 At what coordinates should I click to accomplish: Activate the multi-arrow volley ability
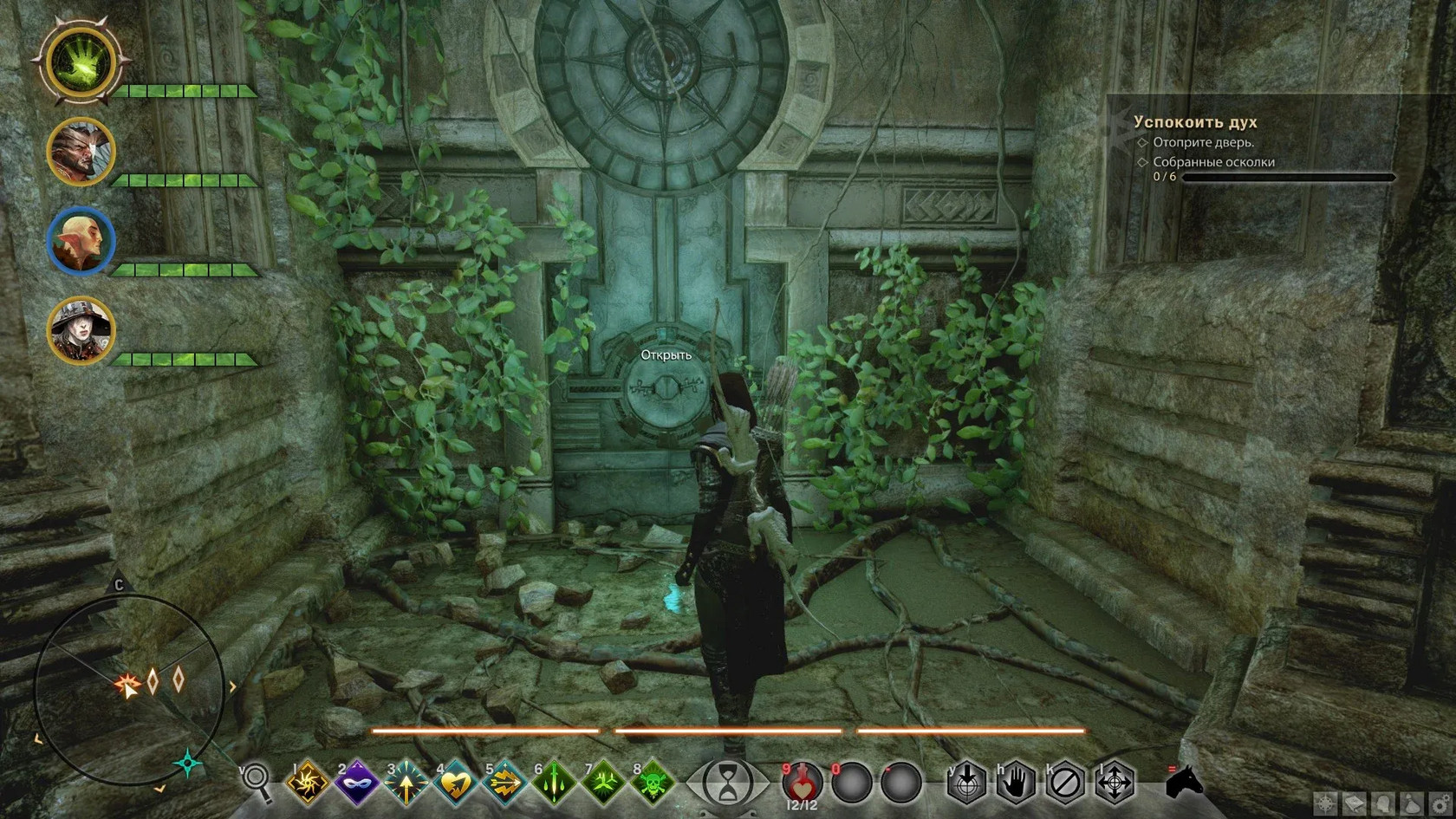coord(504,783)
